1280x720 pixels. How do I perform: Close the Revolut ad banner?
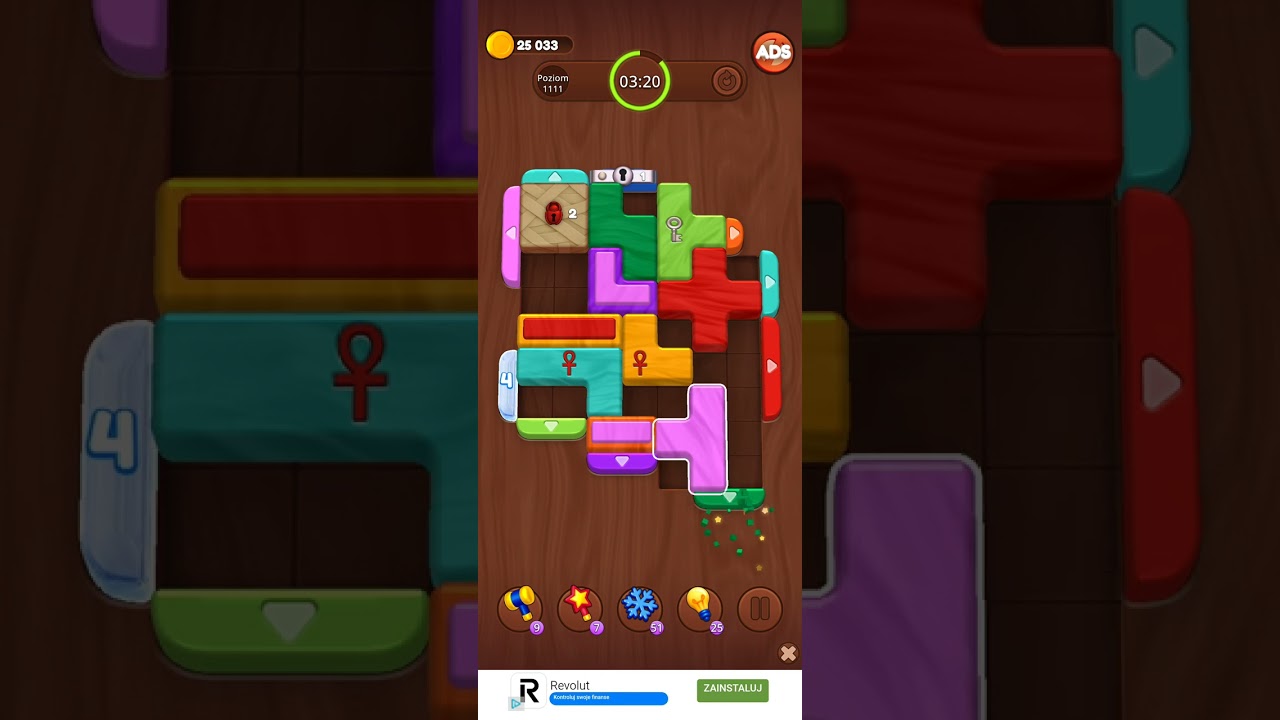[788, 653]
